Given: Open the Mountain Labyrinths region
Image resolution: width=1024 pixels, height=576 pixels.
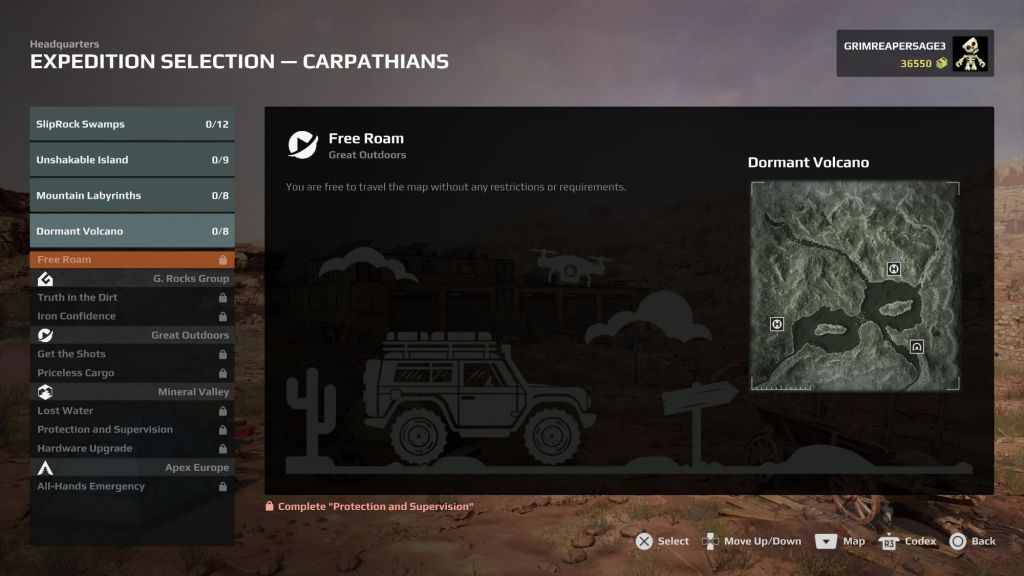Looking at the screenshot, I should [x=131, y=196].
